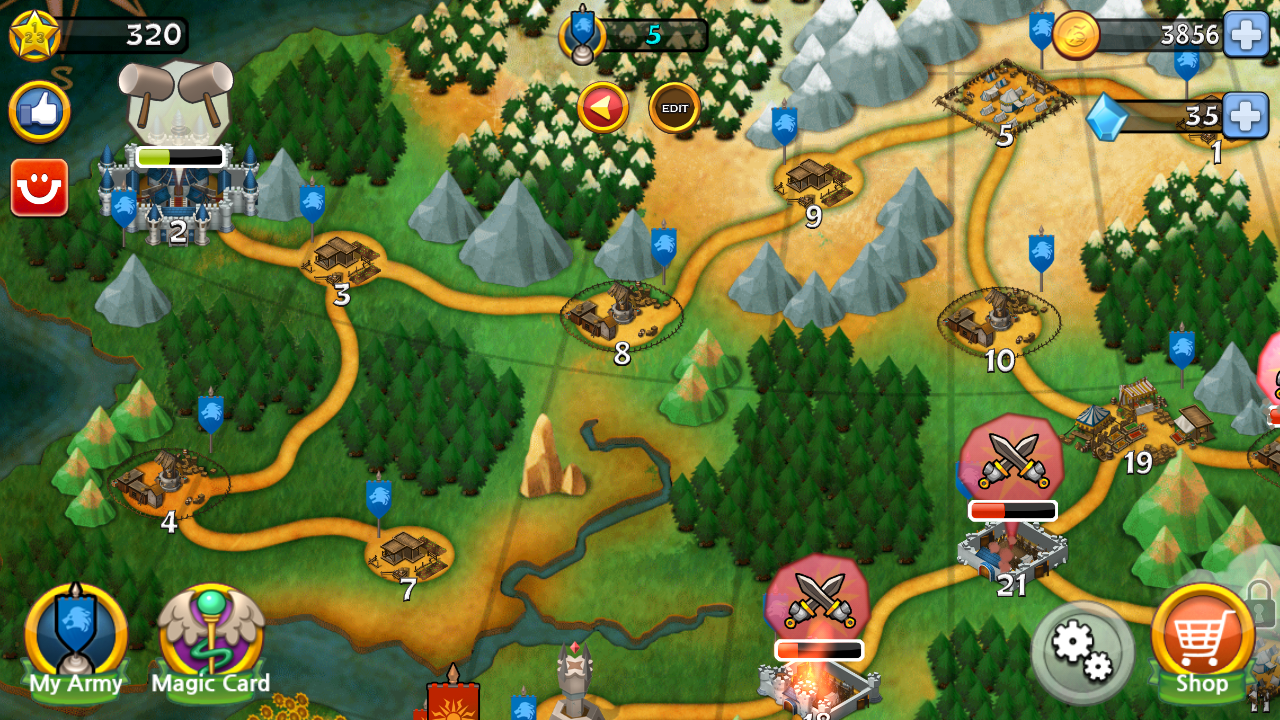The height and width of the screenshot is (720, 1280).
Task: Click the health bar under the swords near stage 21
Action: pyautogui.click(x=1010, y=510)
